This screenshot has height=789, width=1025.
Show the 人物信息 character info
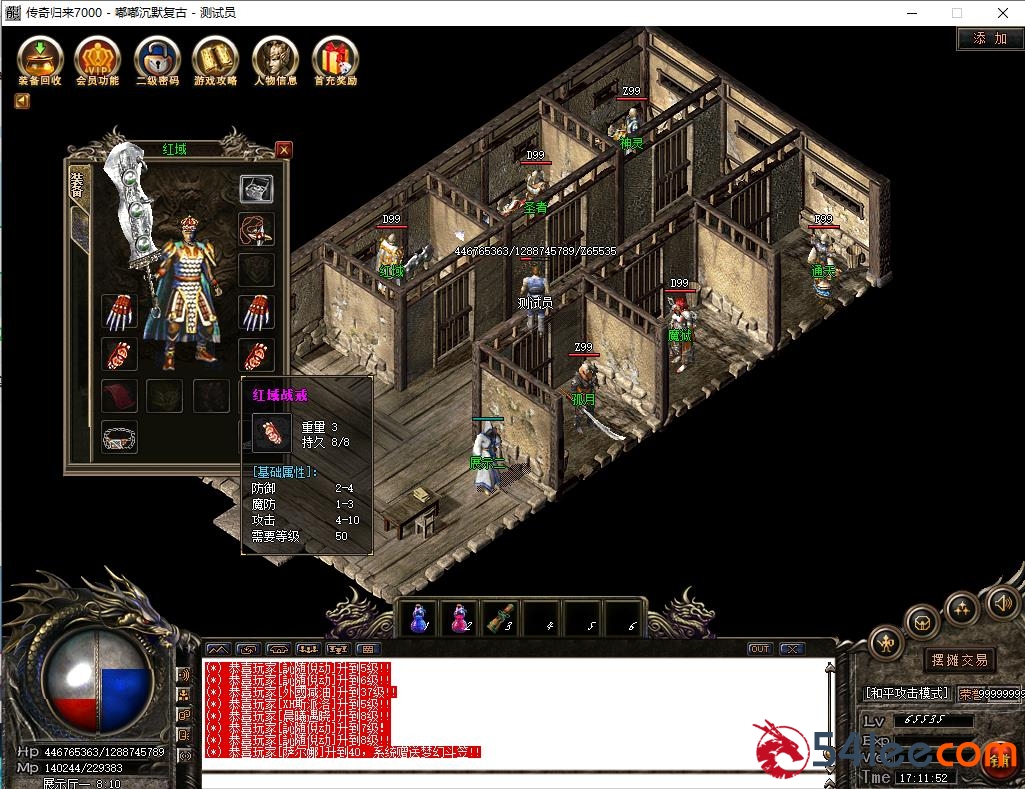click(x=275, y=58)
